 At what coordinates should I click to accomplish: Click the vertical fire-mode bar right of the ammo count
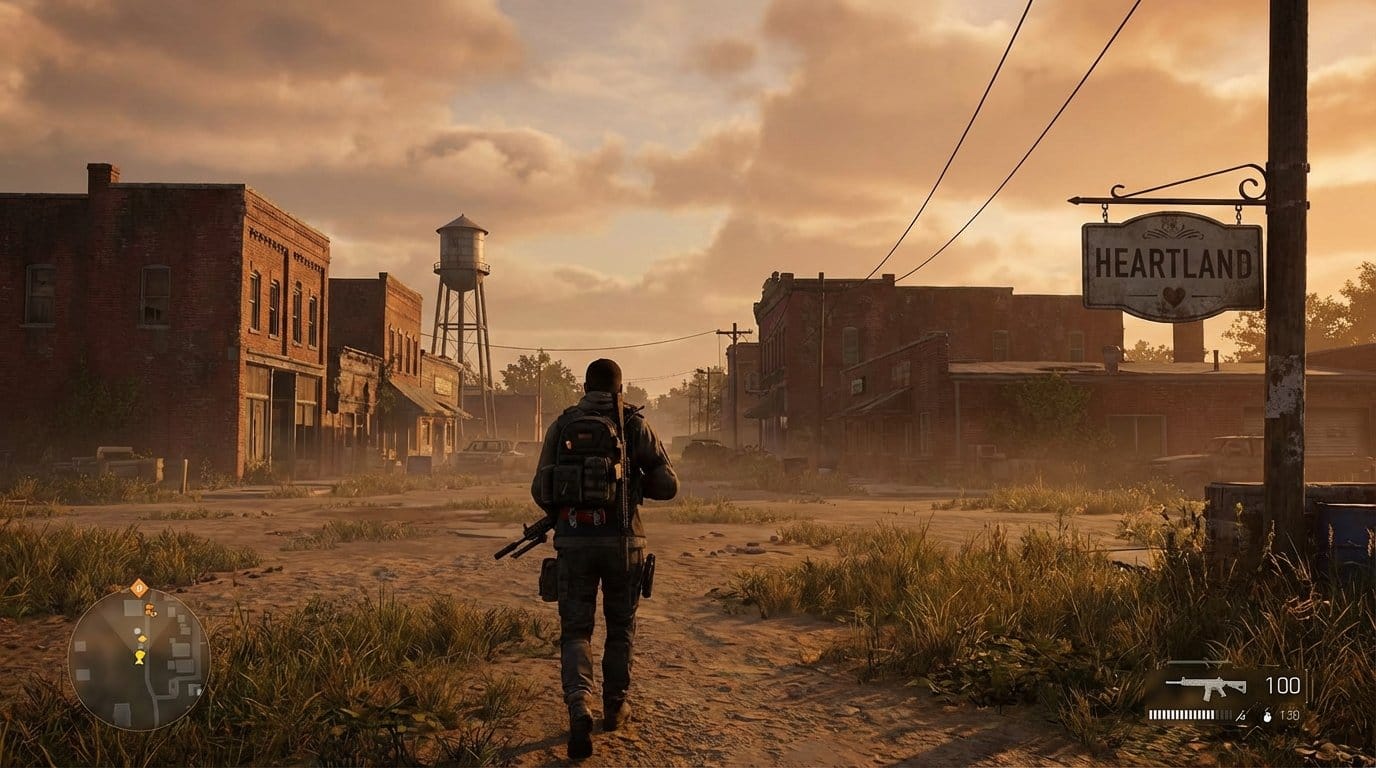(1306, 684)
